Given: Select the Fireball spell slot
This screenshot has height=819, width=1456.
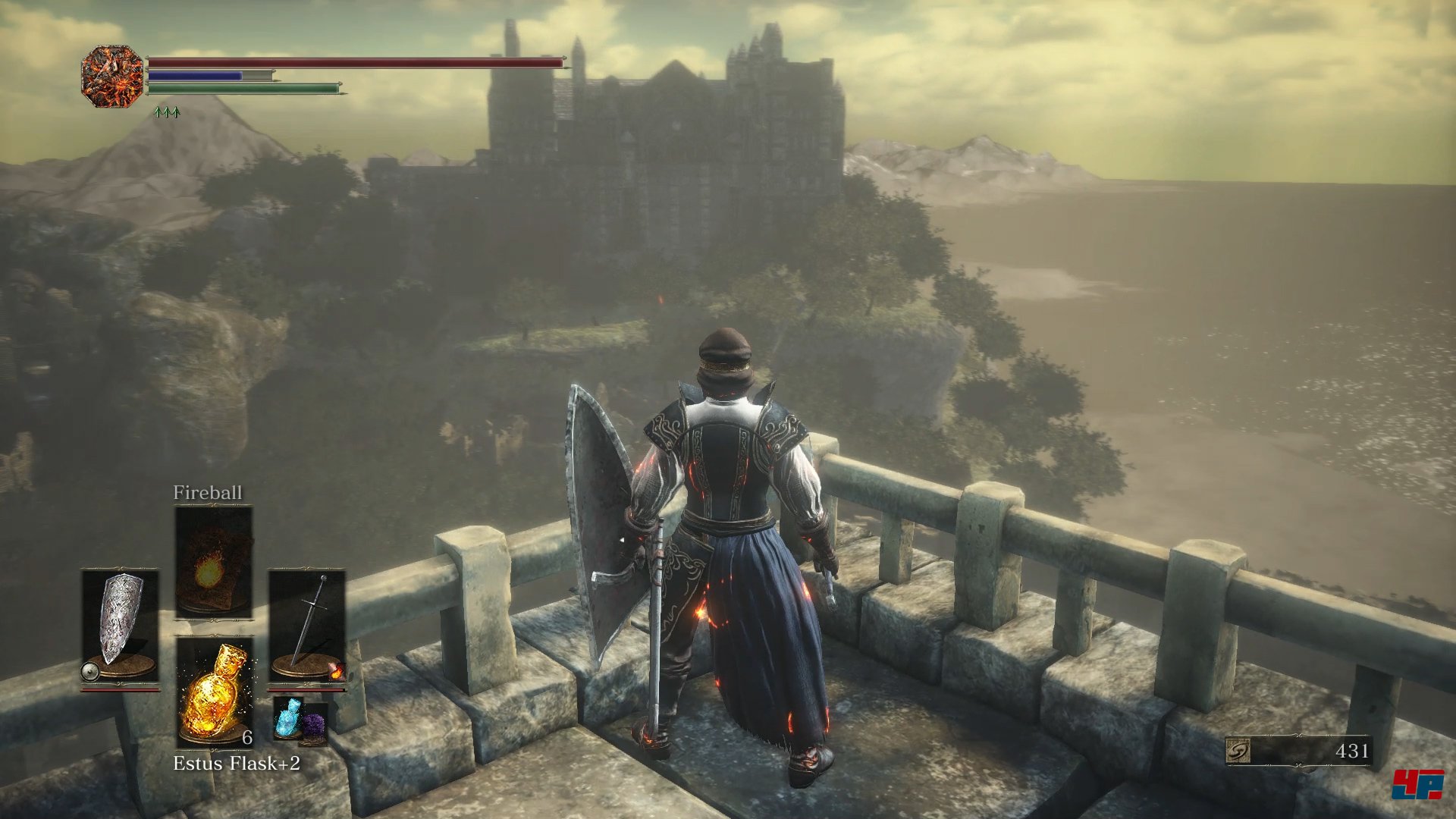Looking at the screenshot, I should [x=213, y=562].
